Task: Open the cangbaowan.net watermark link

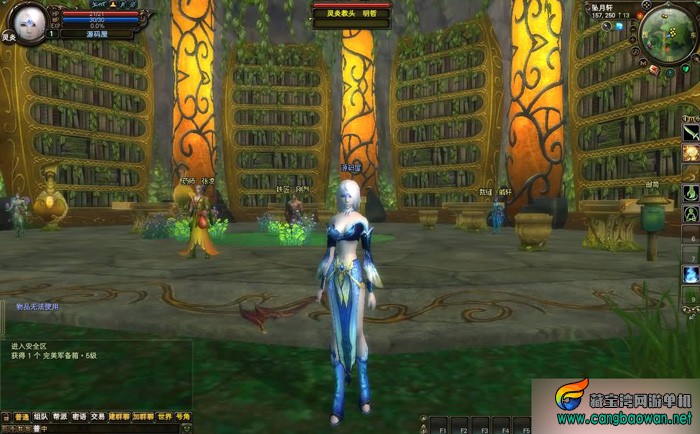Action: coord(625,417)
